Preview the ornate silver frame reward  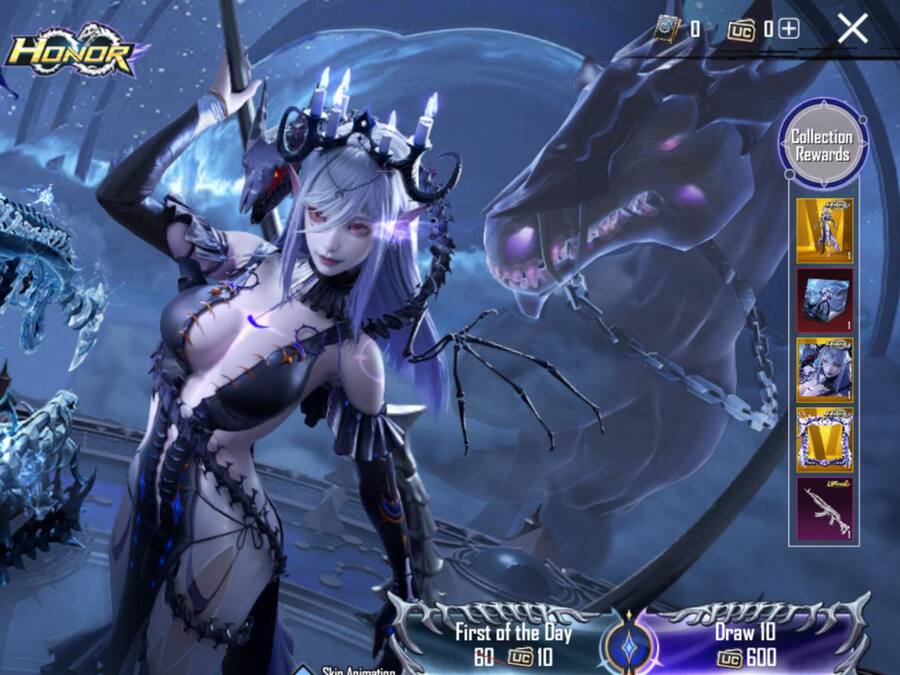tap(824, 440)
